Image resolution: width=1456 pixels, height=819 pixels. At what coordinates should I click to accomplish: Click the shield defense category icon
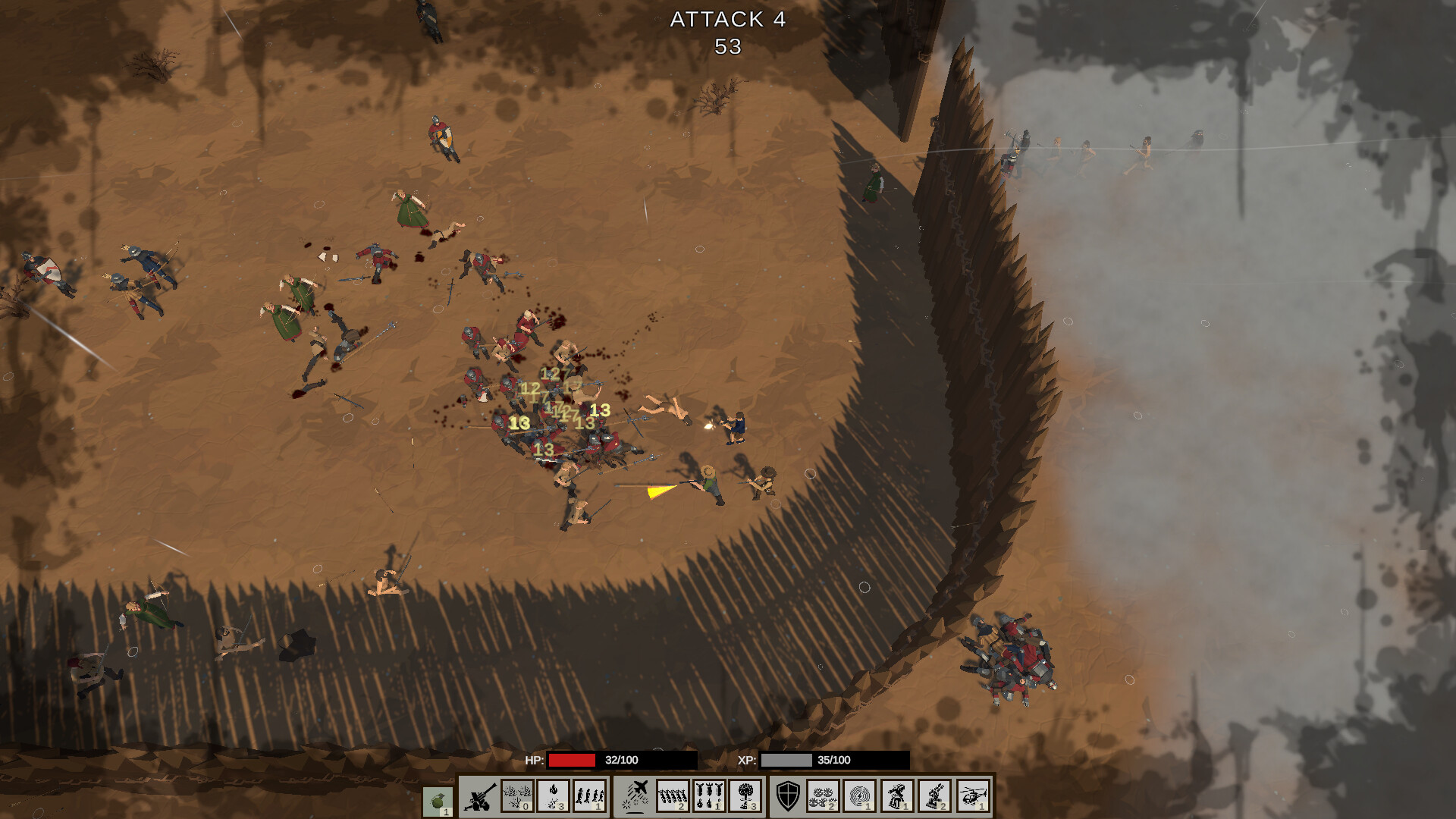click(x=788, y=796)
